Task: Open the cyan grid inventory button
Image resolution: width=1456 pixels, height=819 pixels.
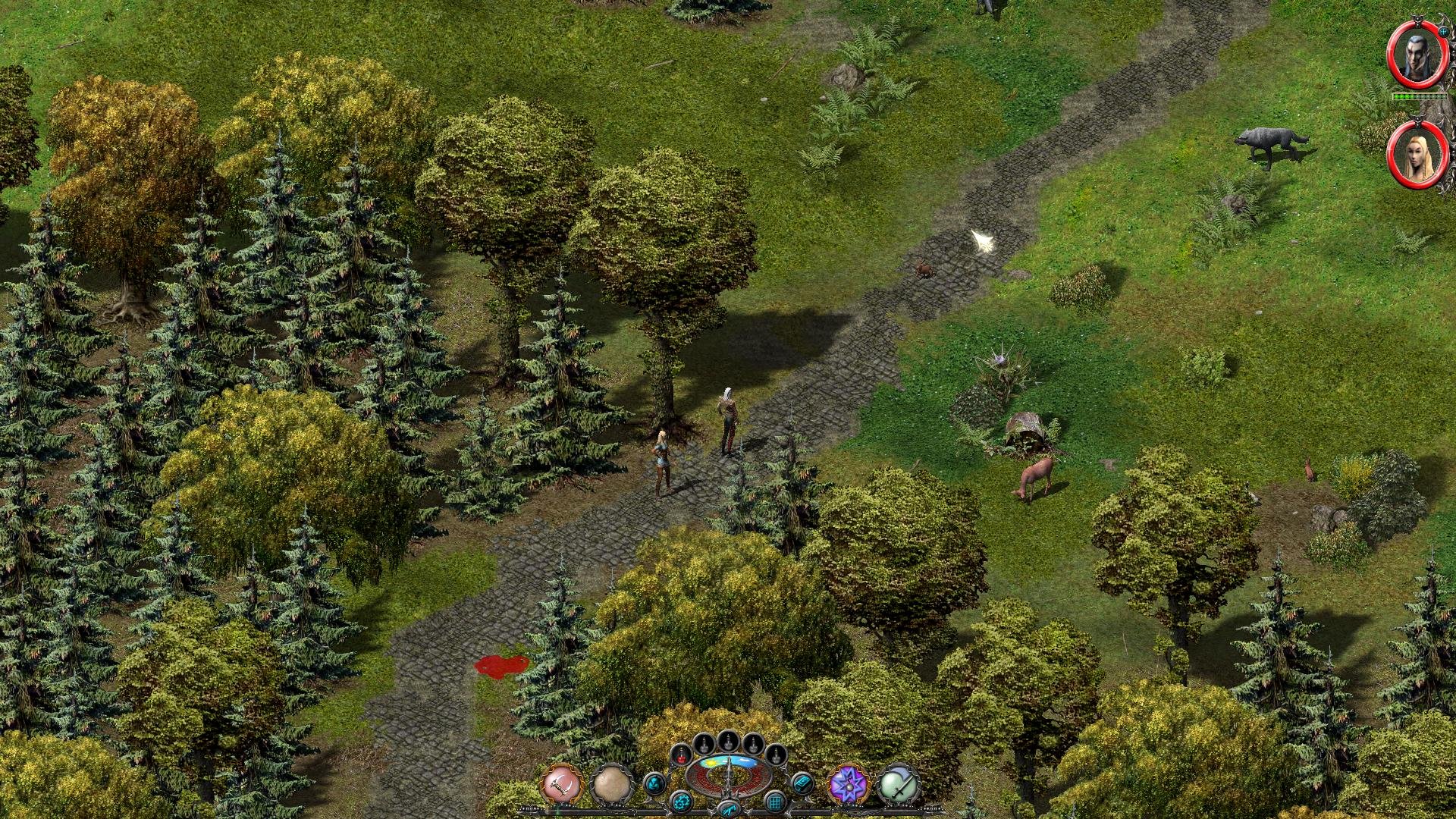Action: click(x=775, y=801)
